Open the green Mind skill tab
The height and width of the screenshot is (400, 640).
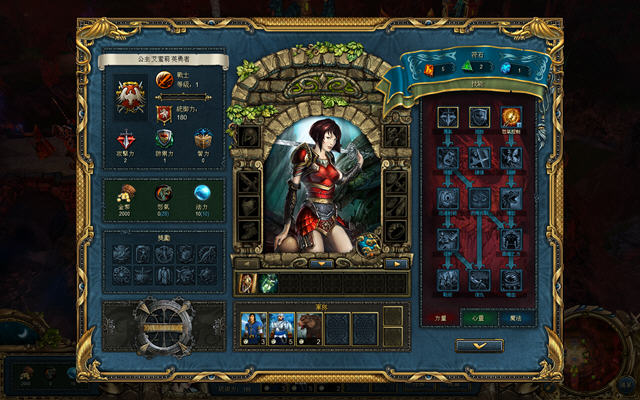(x=480, y=317)
